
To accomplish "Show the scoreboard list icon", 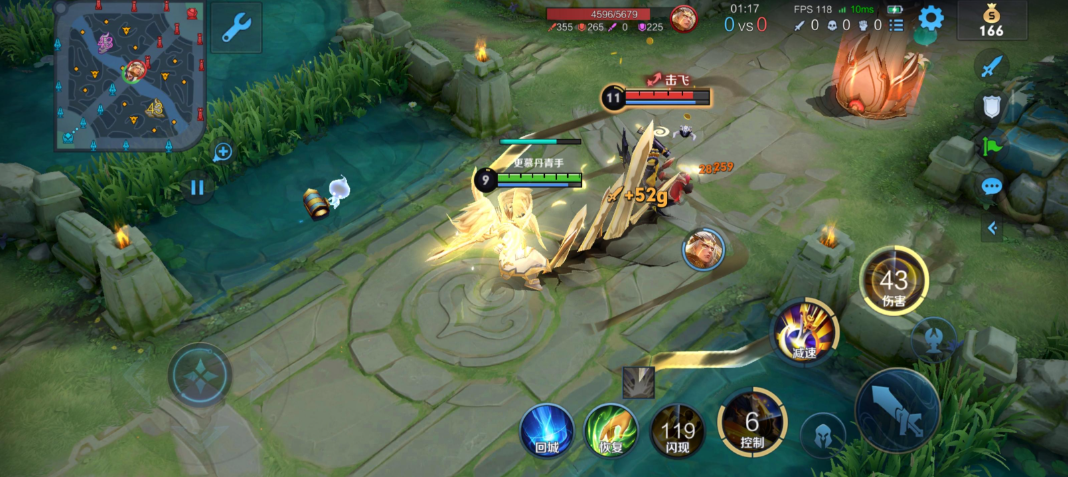I will click(x=896, y=25).
